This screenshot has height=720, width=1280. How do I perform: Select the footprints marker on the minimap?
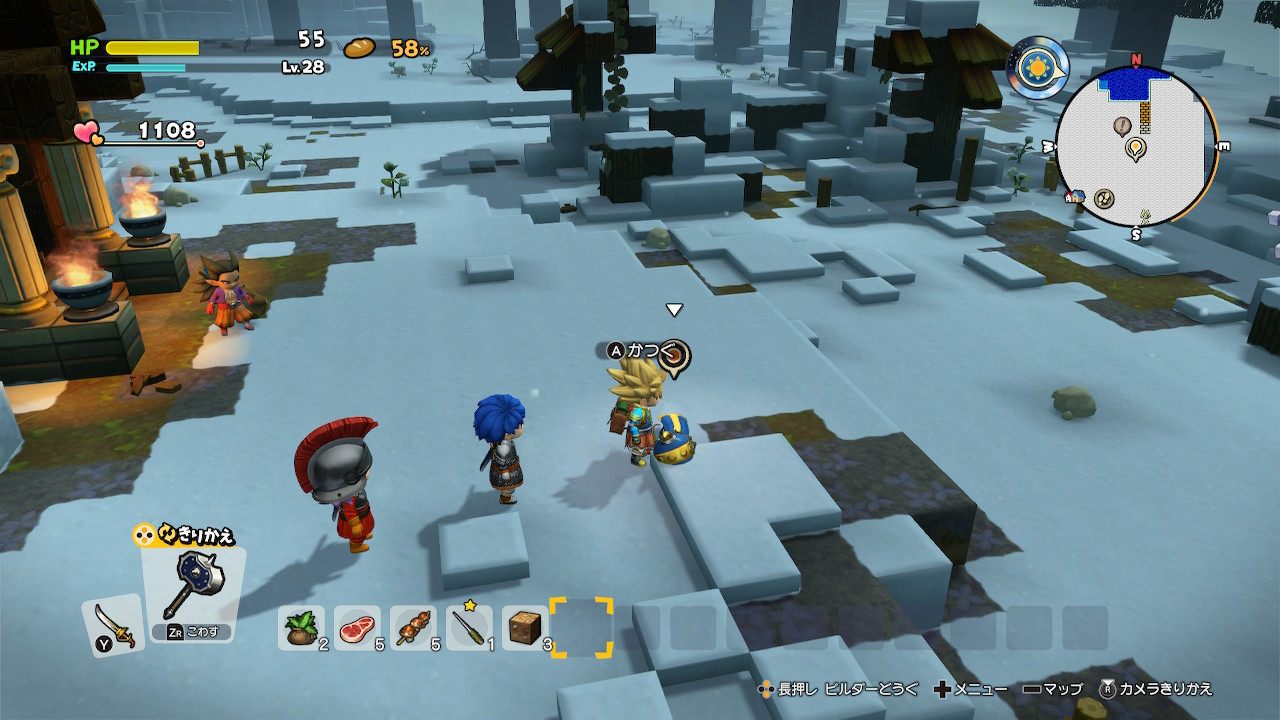click(x=1104, y=198)
